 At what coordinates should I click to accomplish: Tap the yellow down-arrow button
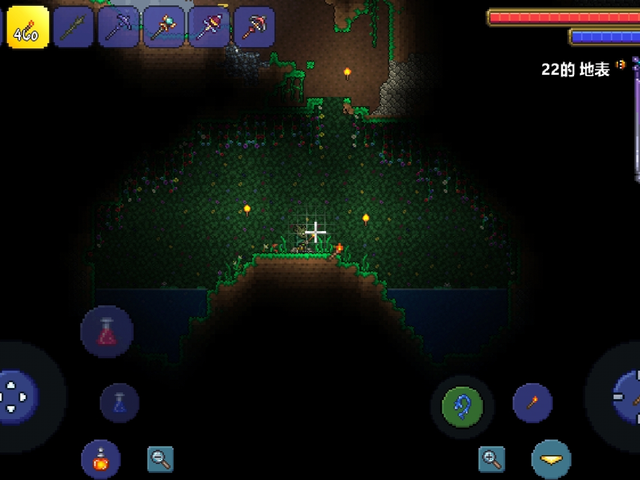coord(551,459)
